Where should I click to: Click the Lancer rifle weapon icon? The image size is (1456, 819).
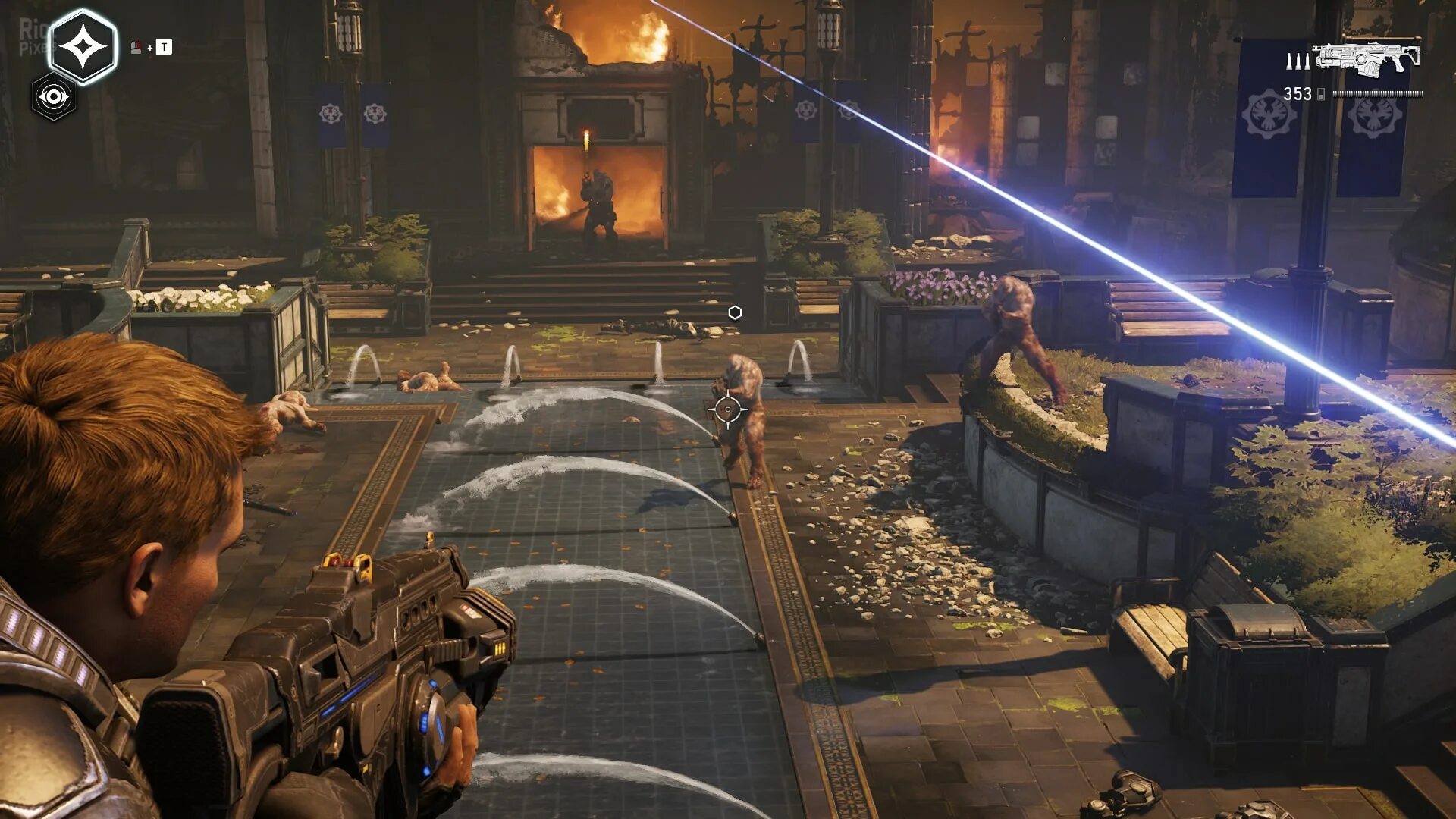point(1367,58)
